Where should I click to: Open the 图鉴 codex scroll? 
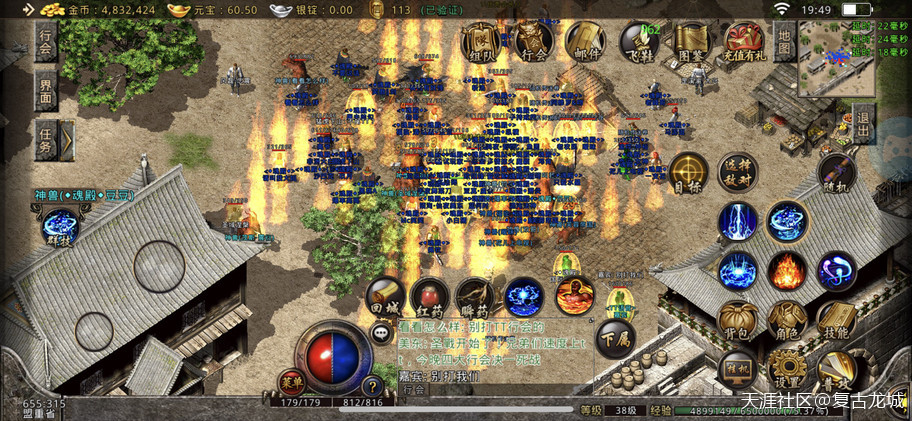click(691, 42)
